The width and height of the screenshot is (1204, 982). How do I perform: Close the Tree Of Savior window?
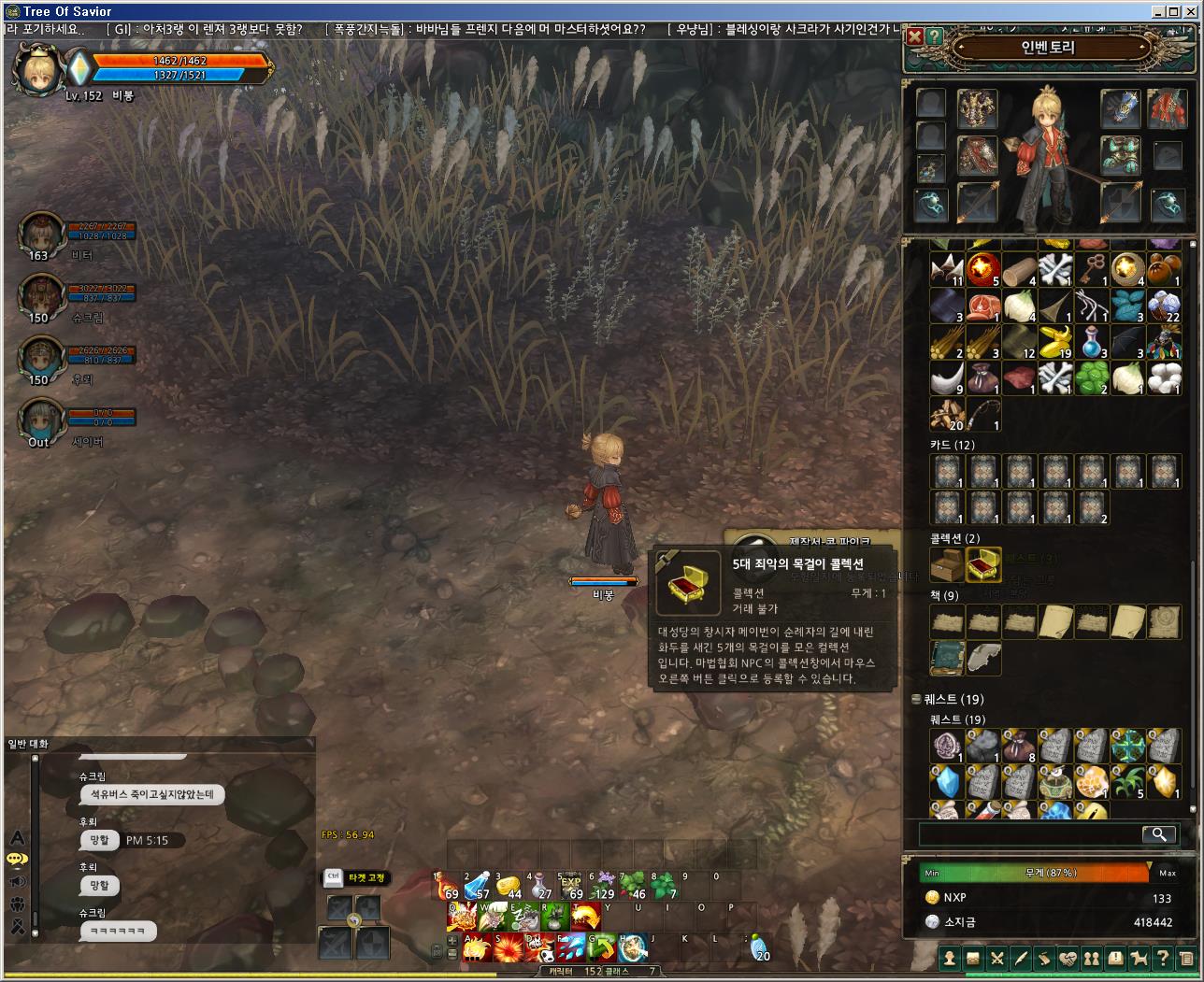click(1194, 11)
